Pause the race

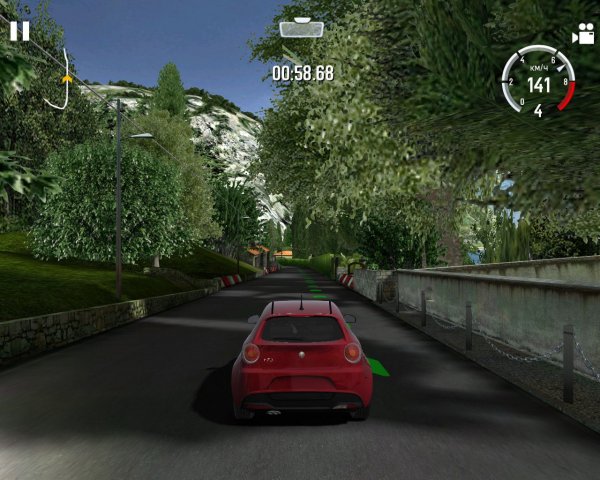[19, 30]
